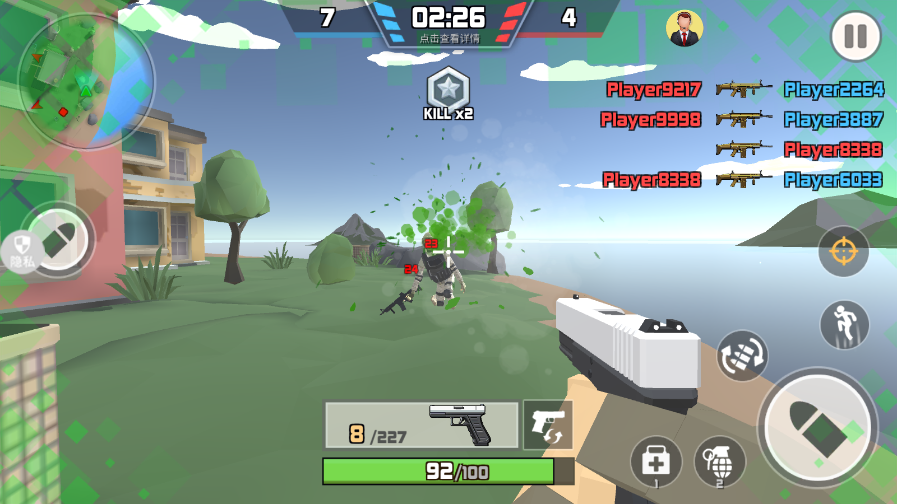Pause the match

[855, 37]
